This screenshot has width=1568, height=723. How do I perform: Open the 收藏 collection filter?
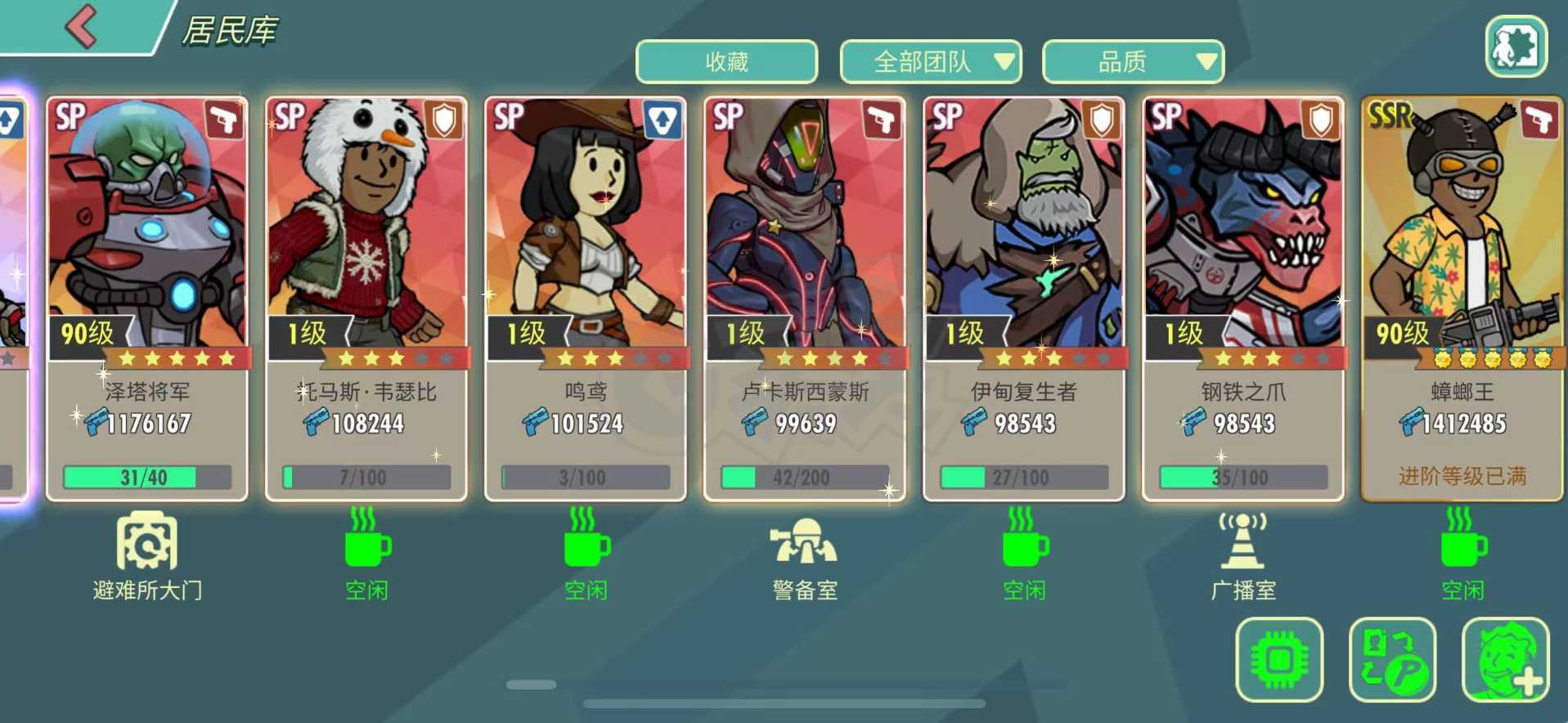tap(726, 61)
